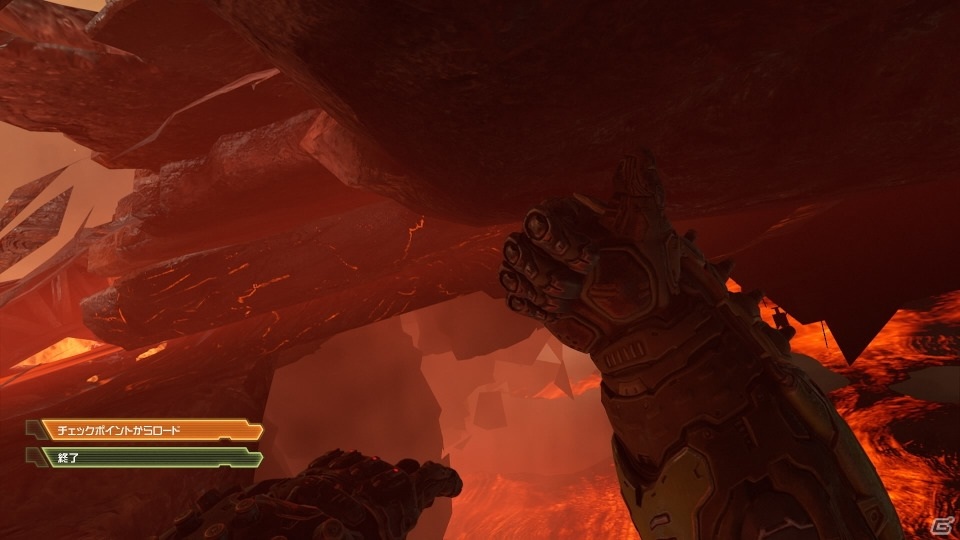Select チェックポイントからロード (load from checkpoint)
The image size is (960, 540).
tap(146, 431)
